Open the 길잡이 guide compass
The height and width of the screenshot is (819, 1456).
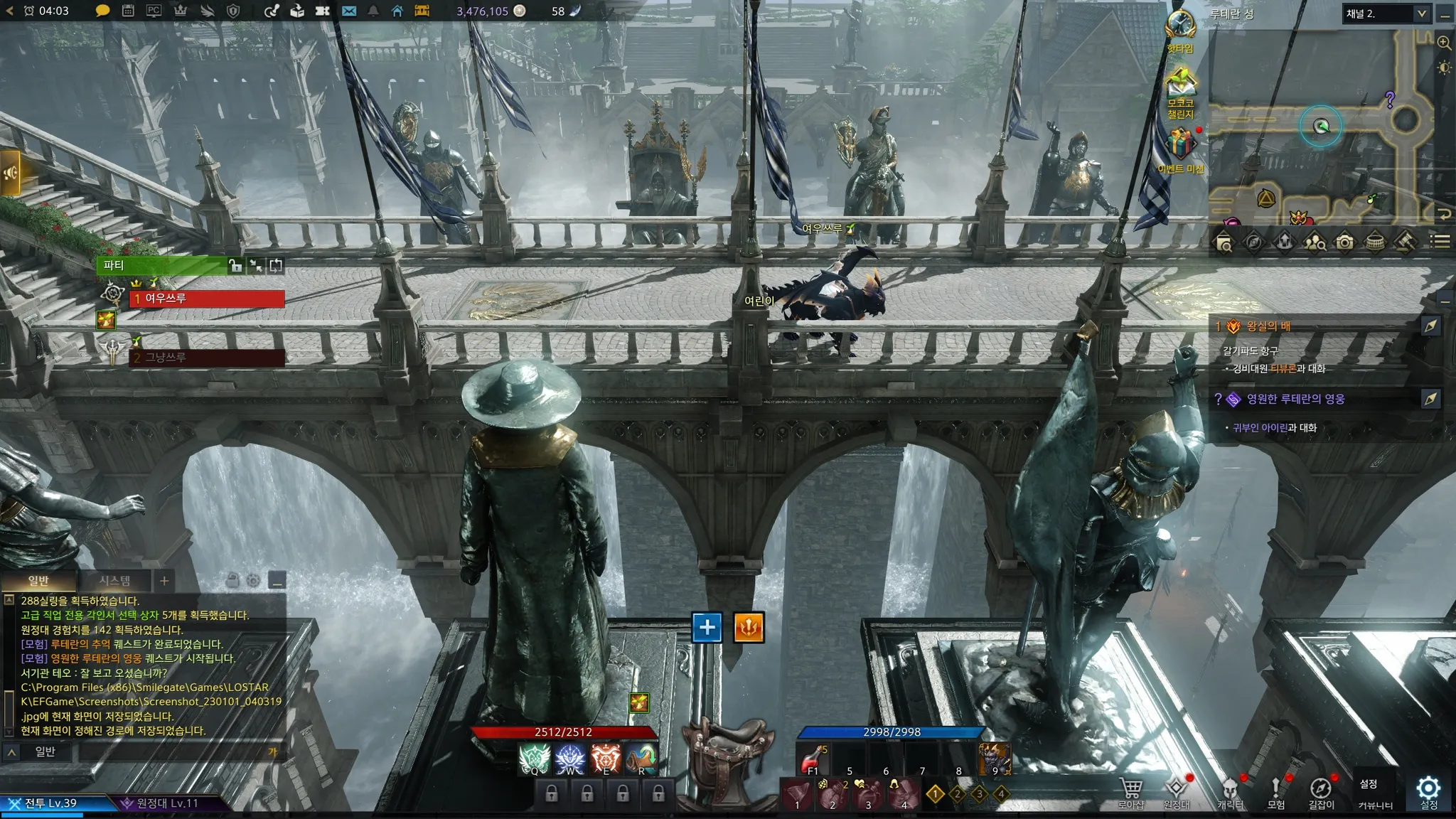1321,791
